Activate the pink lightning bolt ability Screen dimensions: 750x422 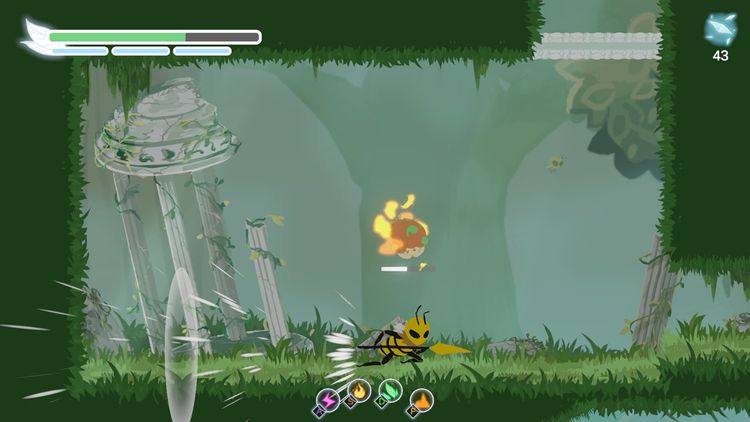click(x=329, y=398)
